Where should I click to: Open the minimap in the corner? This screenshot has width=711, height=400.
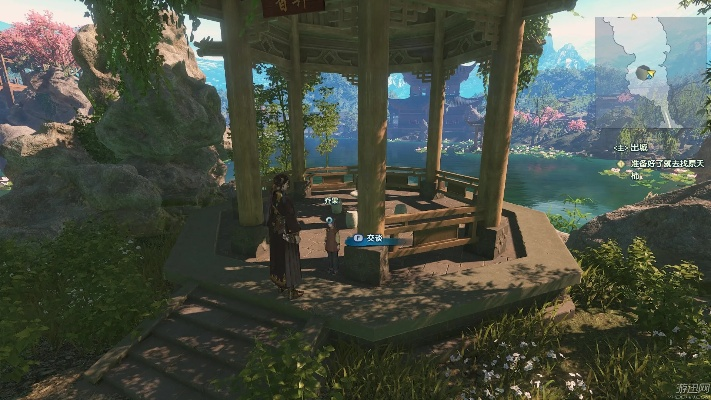click(x=652, y=68)
